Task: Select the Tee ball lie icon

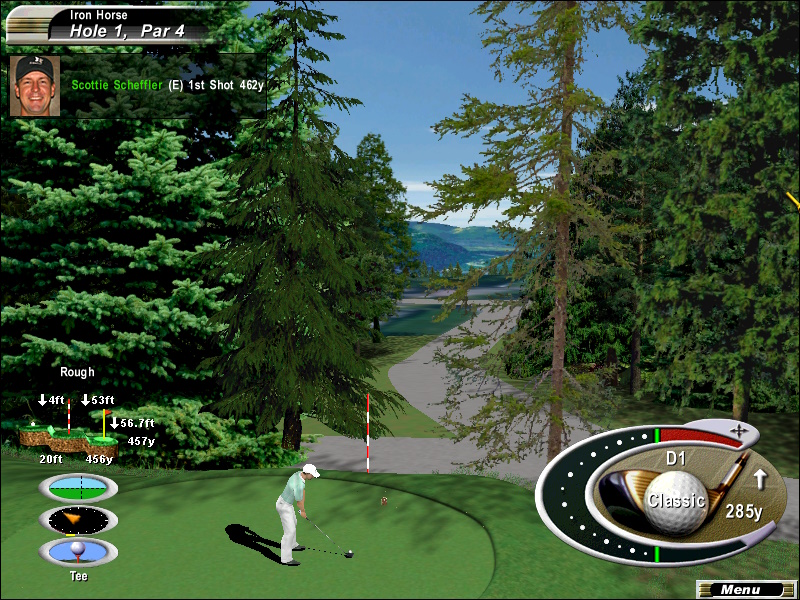Action: point(77,551)
